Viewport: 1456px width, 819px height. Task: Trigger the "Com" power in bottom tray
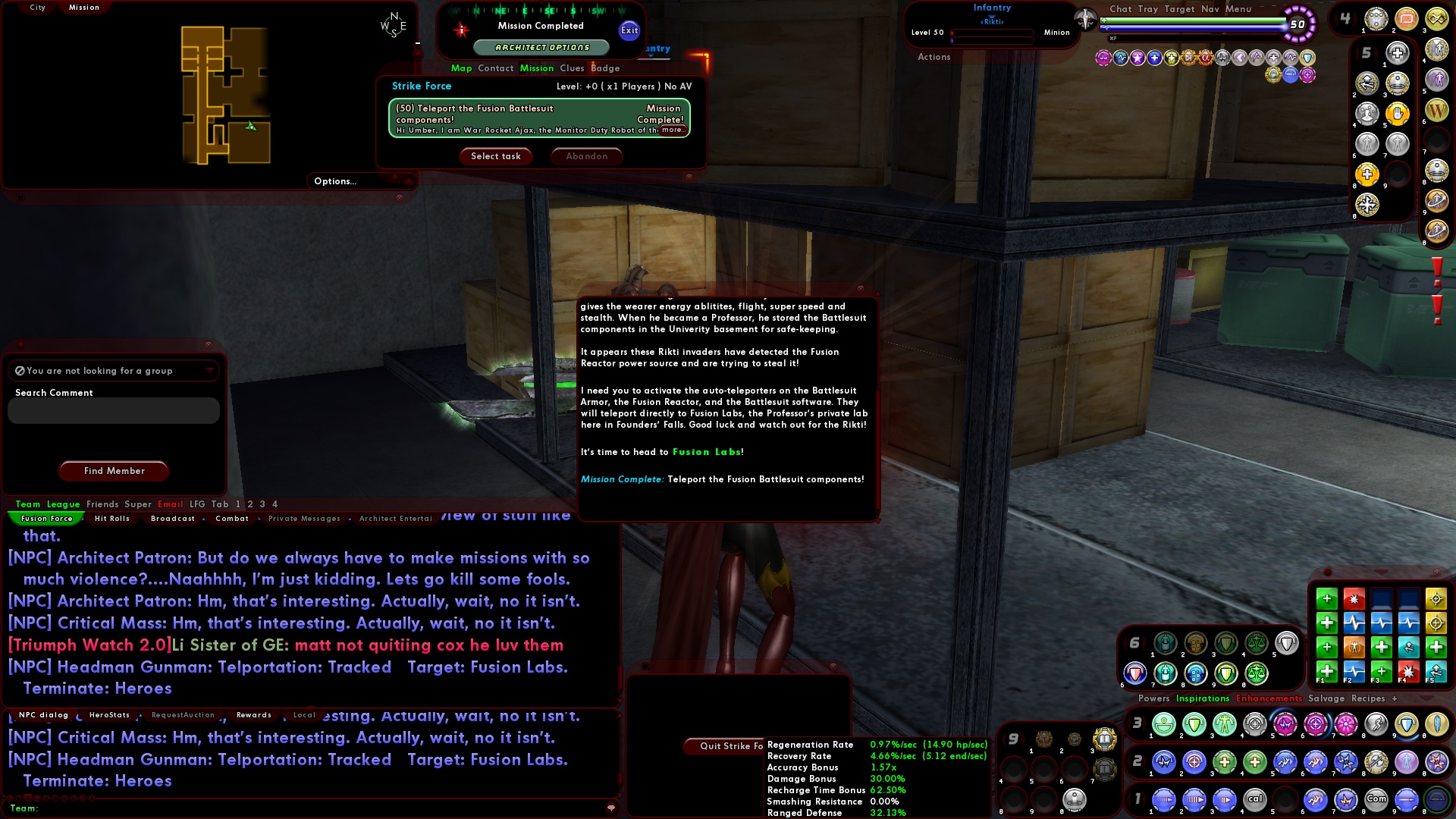(1376, 799)
